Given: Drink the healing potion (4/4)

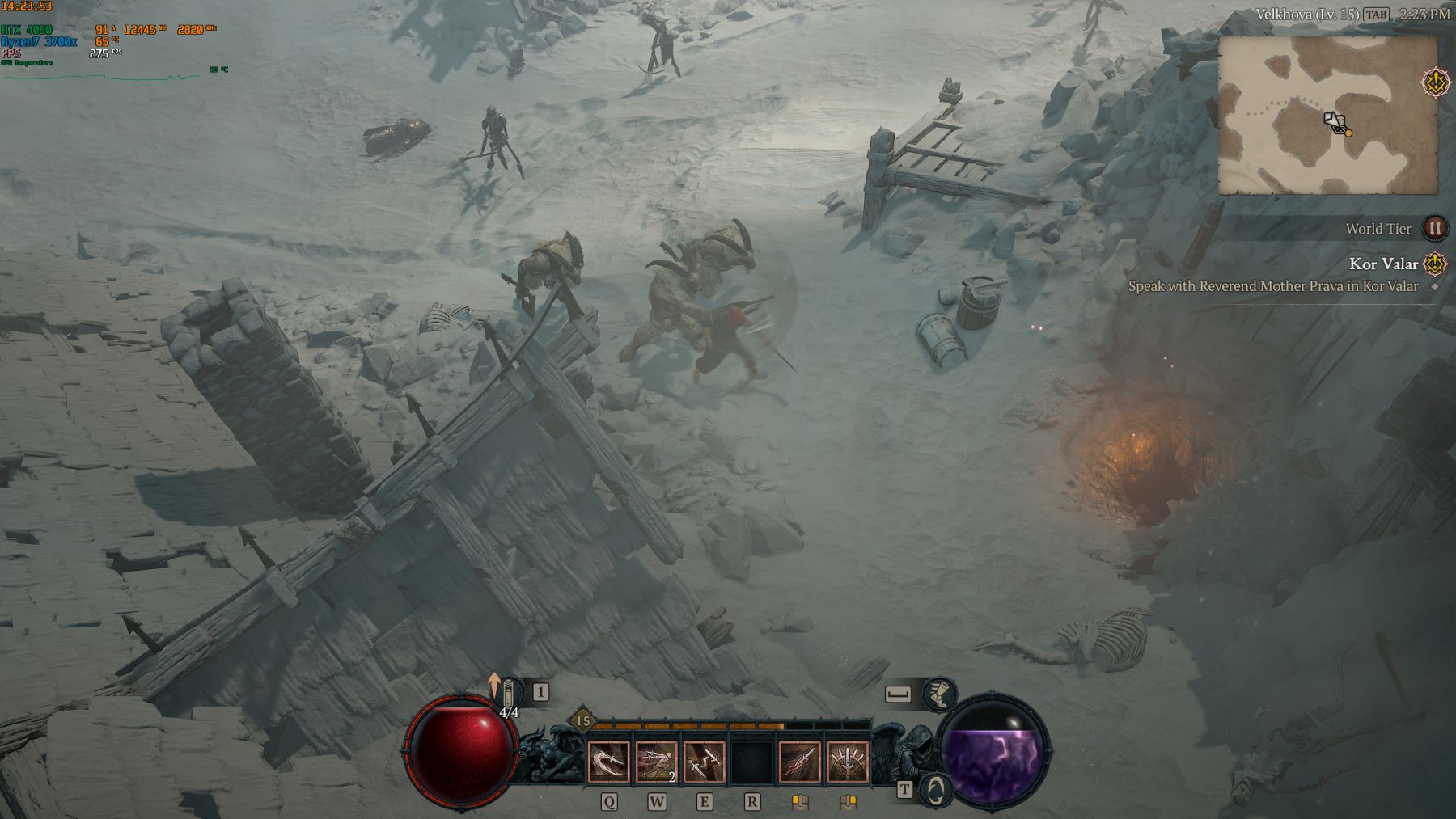Looking at the screenshot, I should 510,695.
